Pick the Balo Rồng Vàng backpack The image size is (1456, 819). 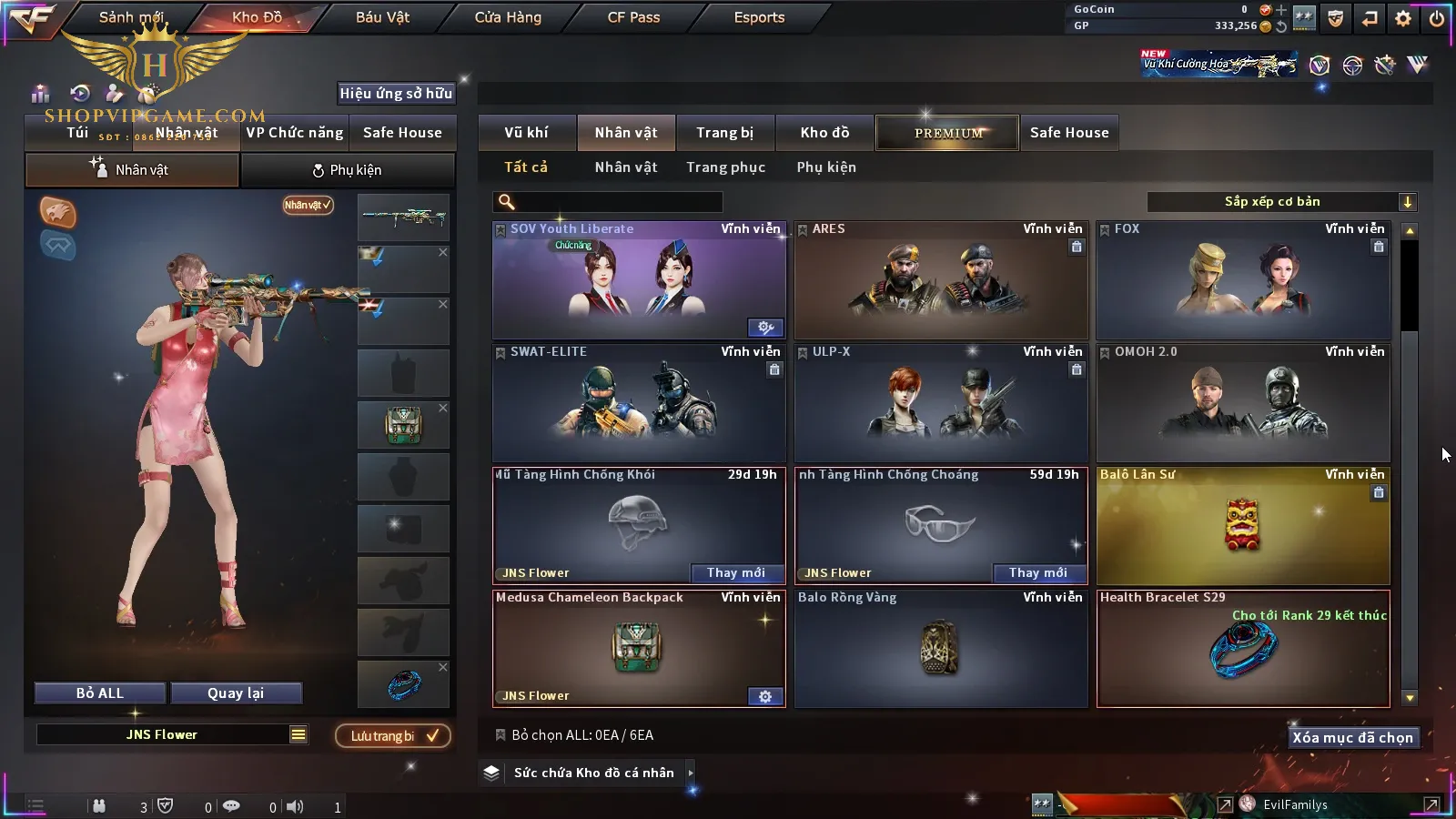[x=941, y=649]
